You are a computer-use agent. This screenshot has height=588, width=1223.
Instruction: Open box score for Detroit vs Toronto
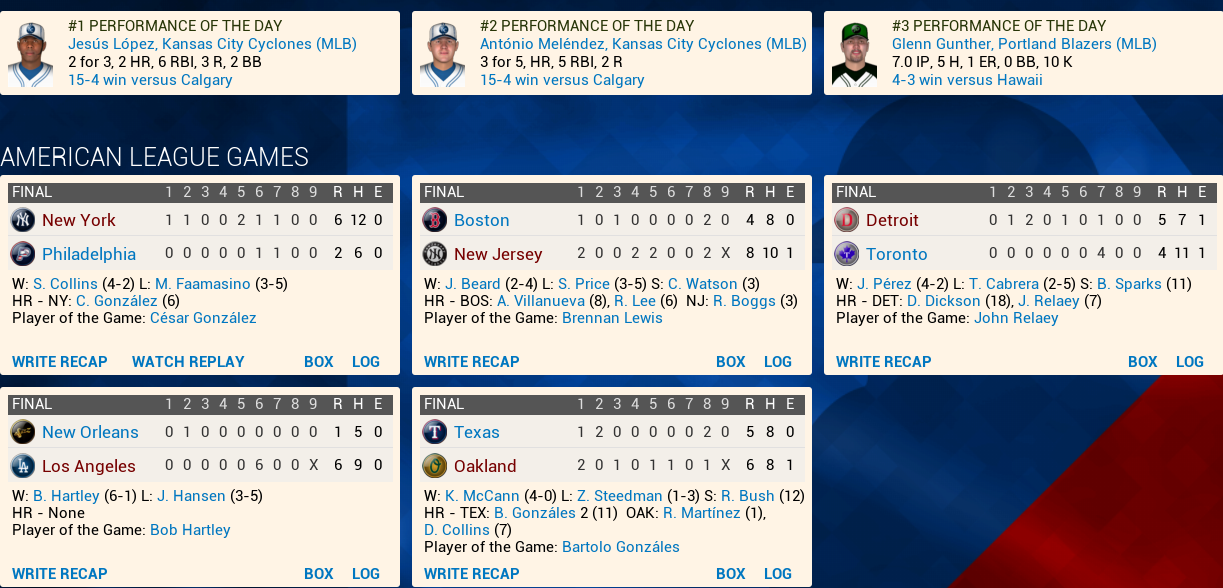click(x=1142, y=362)
